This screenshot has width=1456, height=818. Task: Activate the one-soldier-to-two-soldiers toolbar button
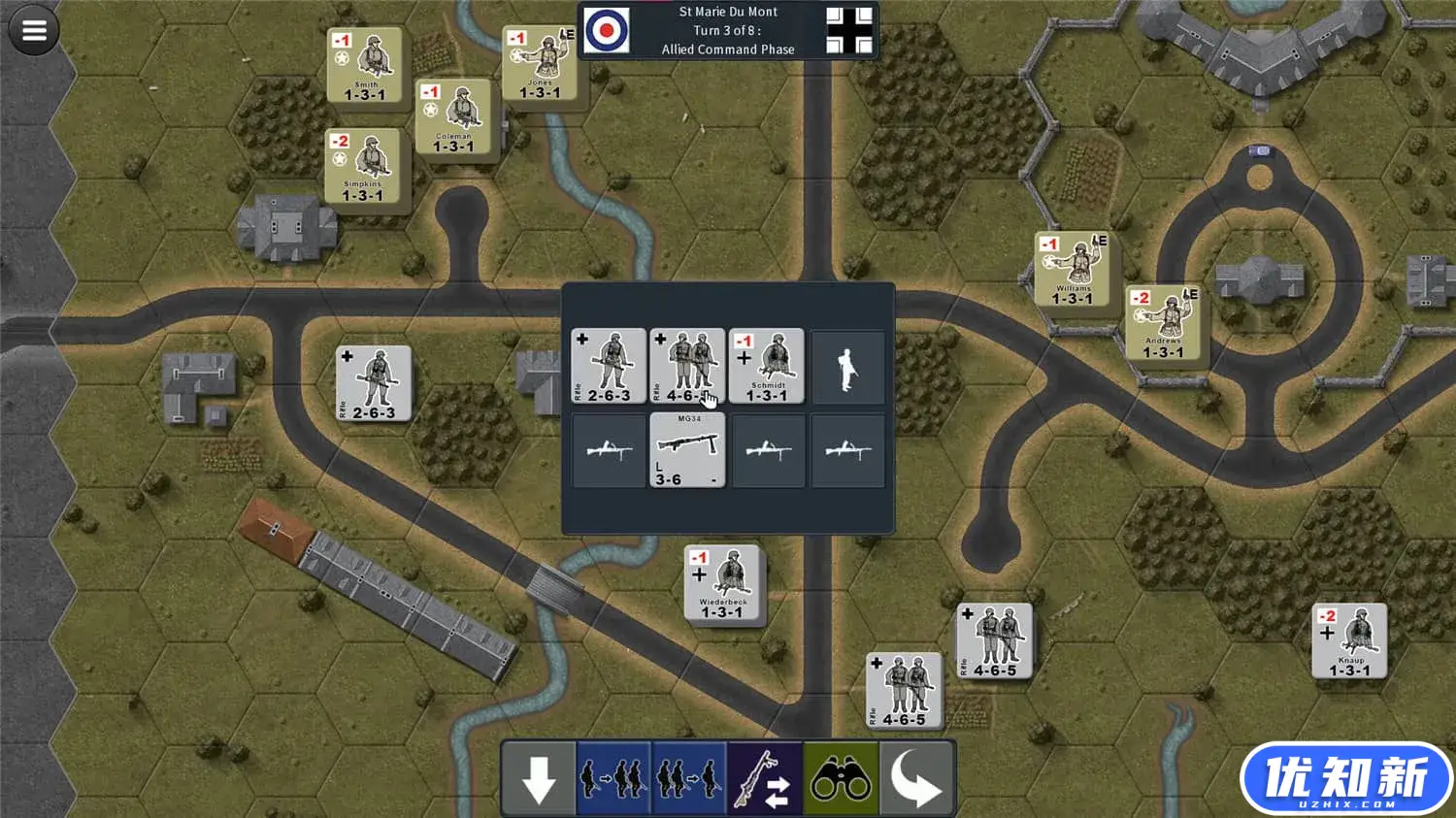pos(614,778)
